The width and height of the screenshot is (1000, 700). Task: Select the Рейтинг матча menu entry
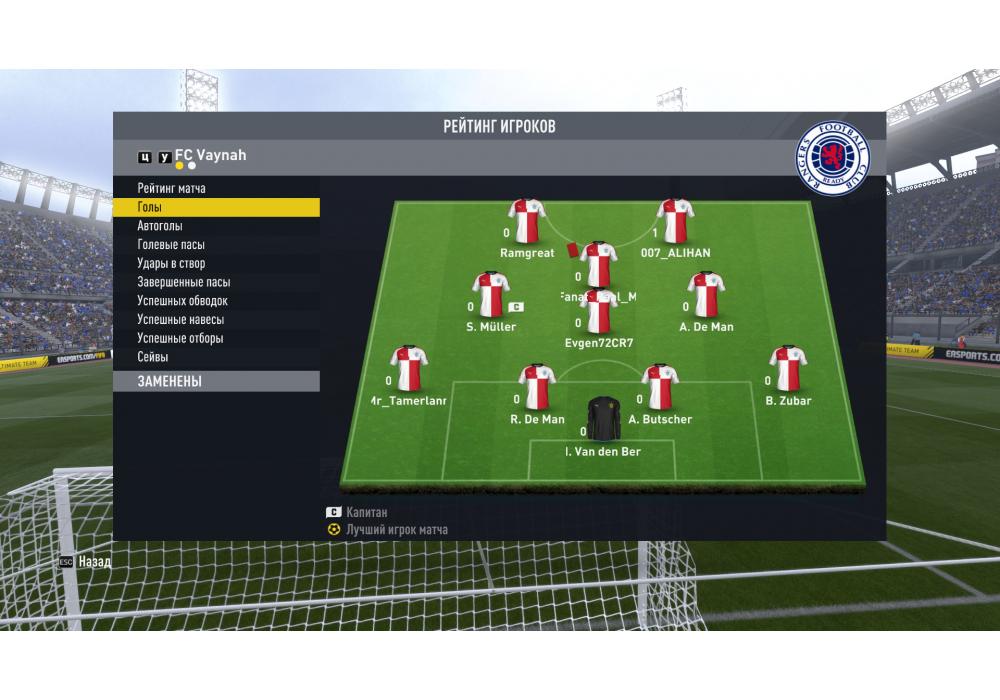pos(172,188)
